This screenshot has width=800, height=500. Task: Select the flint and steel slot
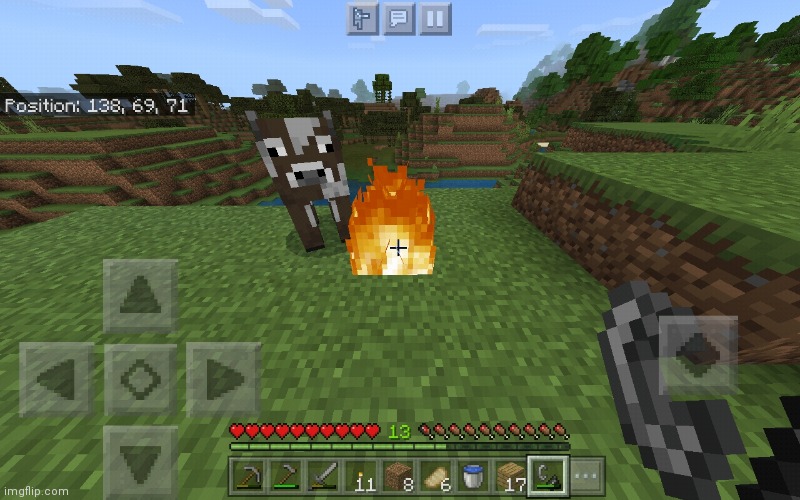click(x=549, y=474)
